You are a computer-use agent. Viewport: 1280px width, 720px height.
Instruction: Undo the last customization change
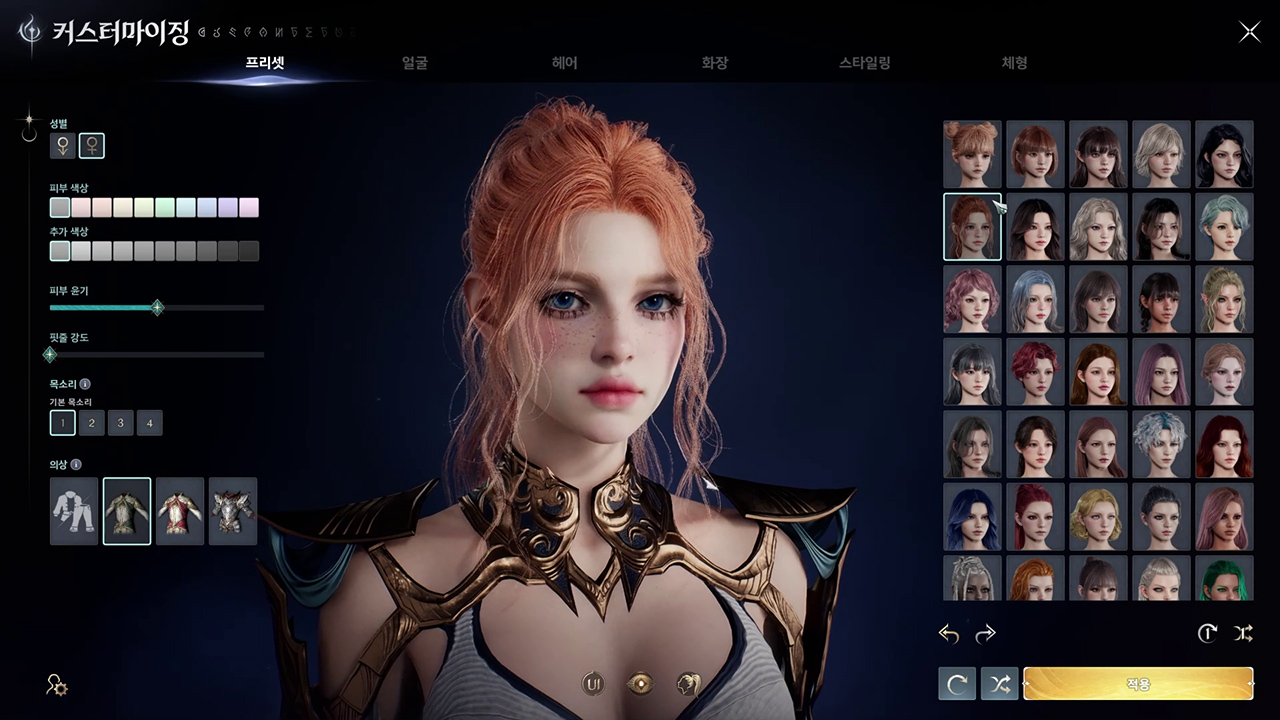pyautogui.click(x=949, y=634)
